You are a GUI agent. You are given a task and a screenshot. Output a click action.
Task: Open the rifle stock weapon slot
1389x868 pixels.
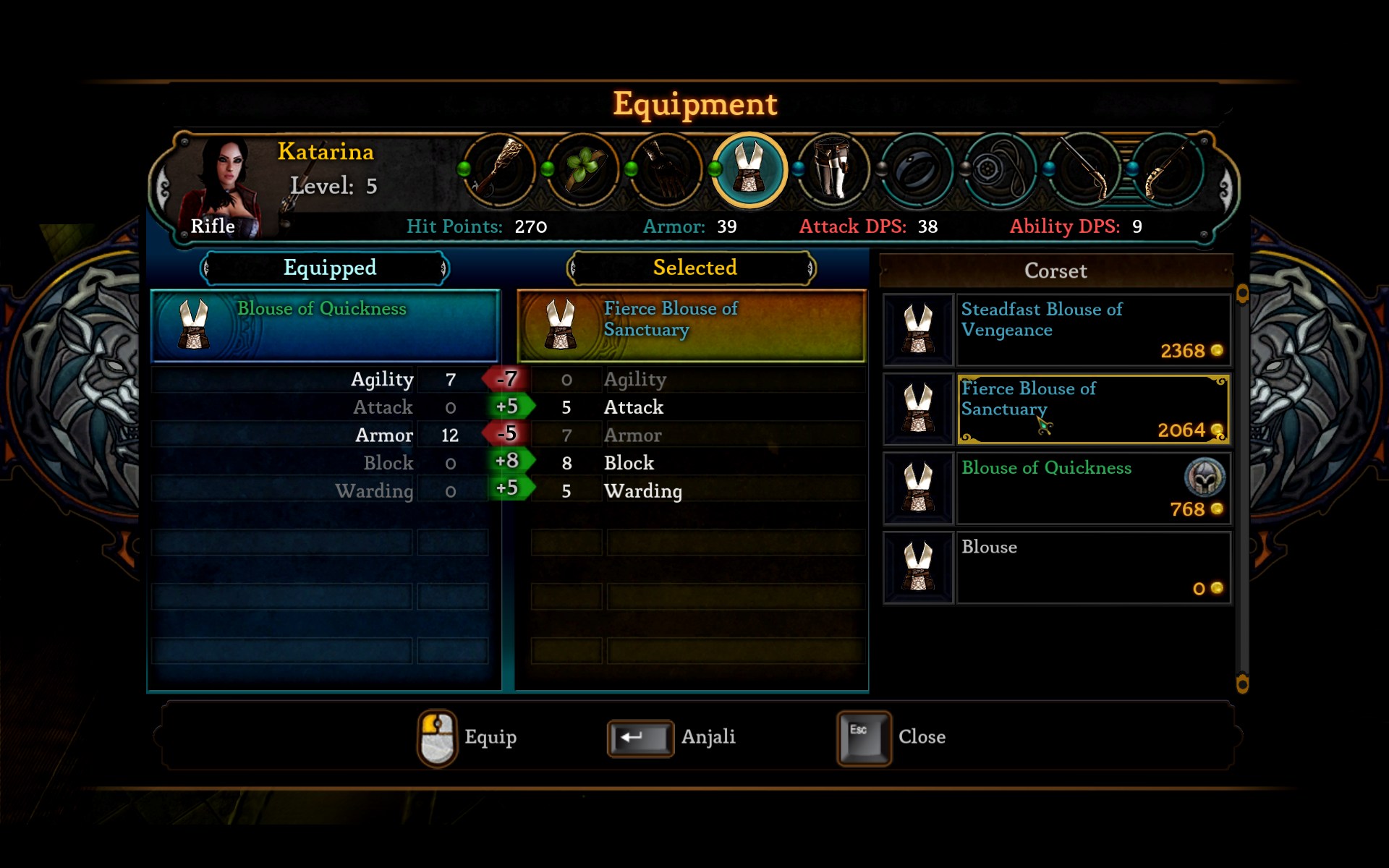tap(499, 170)
